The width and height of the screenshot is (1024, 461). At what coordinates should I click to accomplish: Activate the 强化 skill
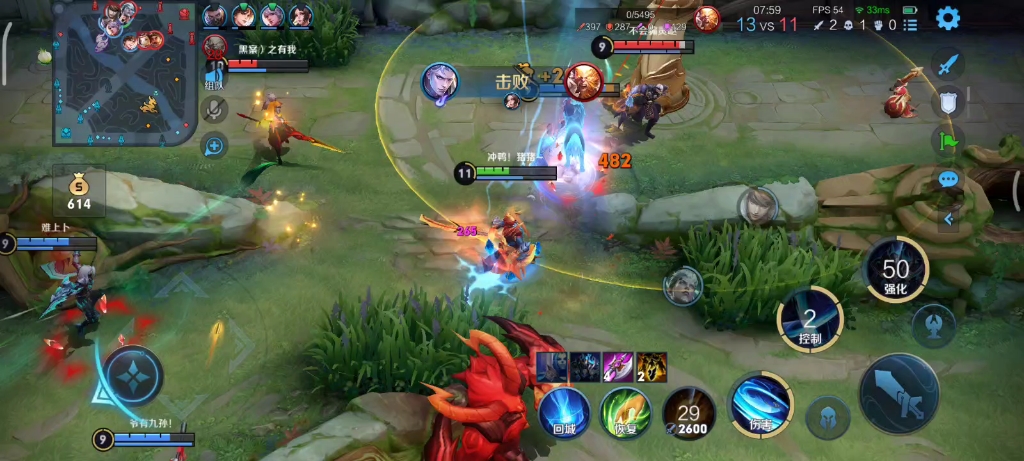[895, 269]
